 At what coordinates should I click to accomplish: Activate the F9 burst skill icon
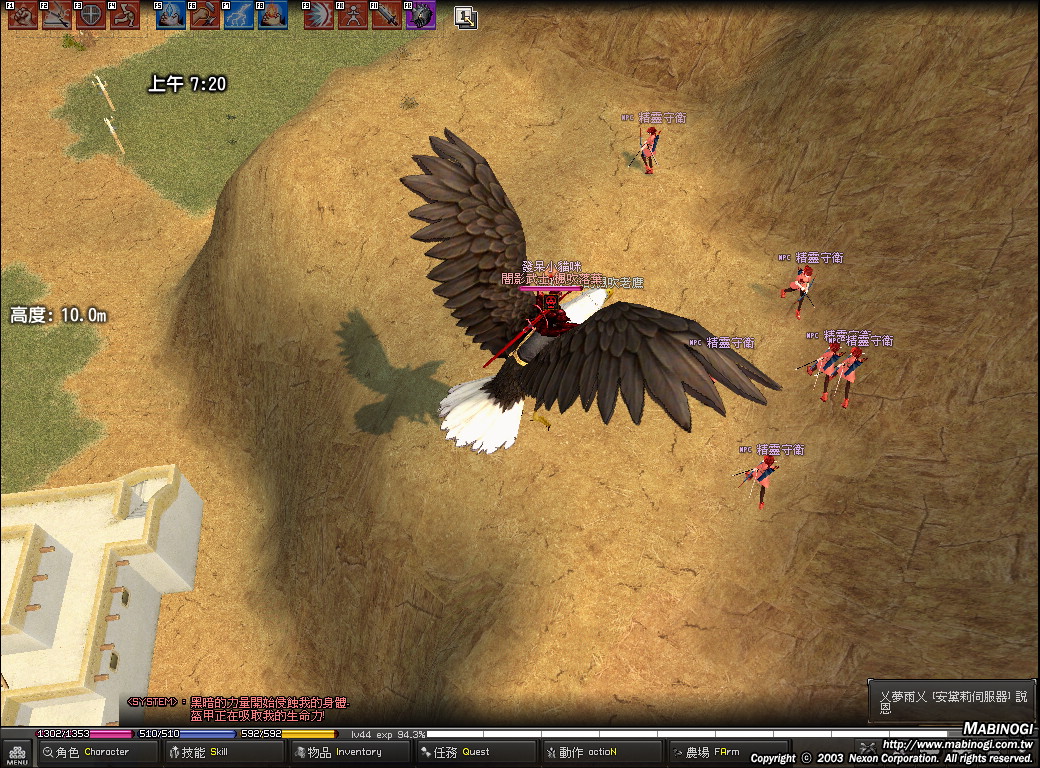point(319,15)
